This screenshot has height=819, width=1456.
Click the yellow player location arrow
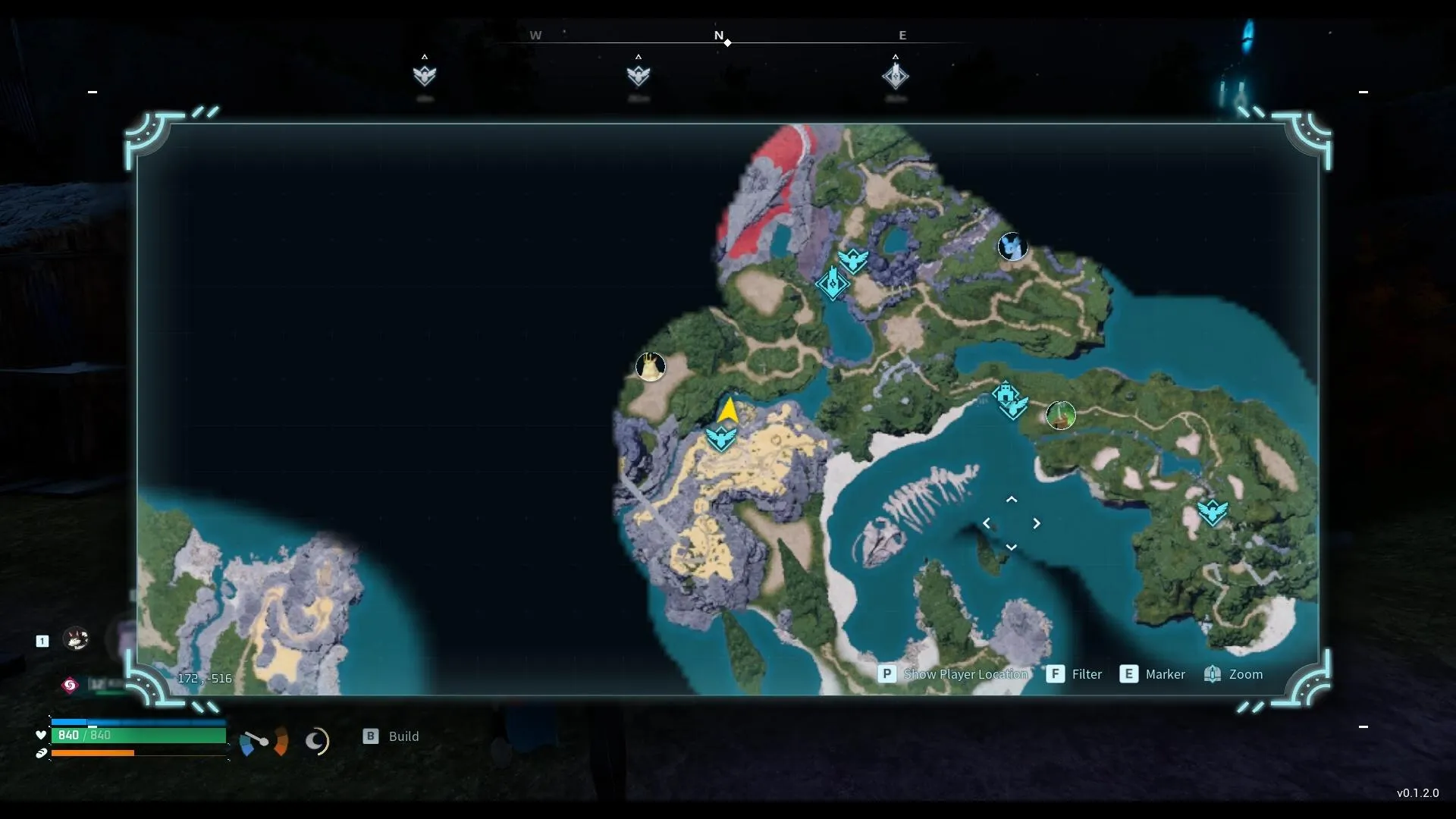pyautogui.click(x=728, y=410)
